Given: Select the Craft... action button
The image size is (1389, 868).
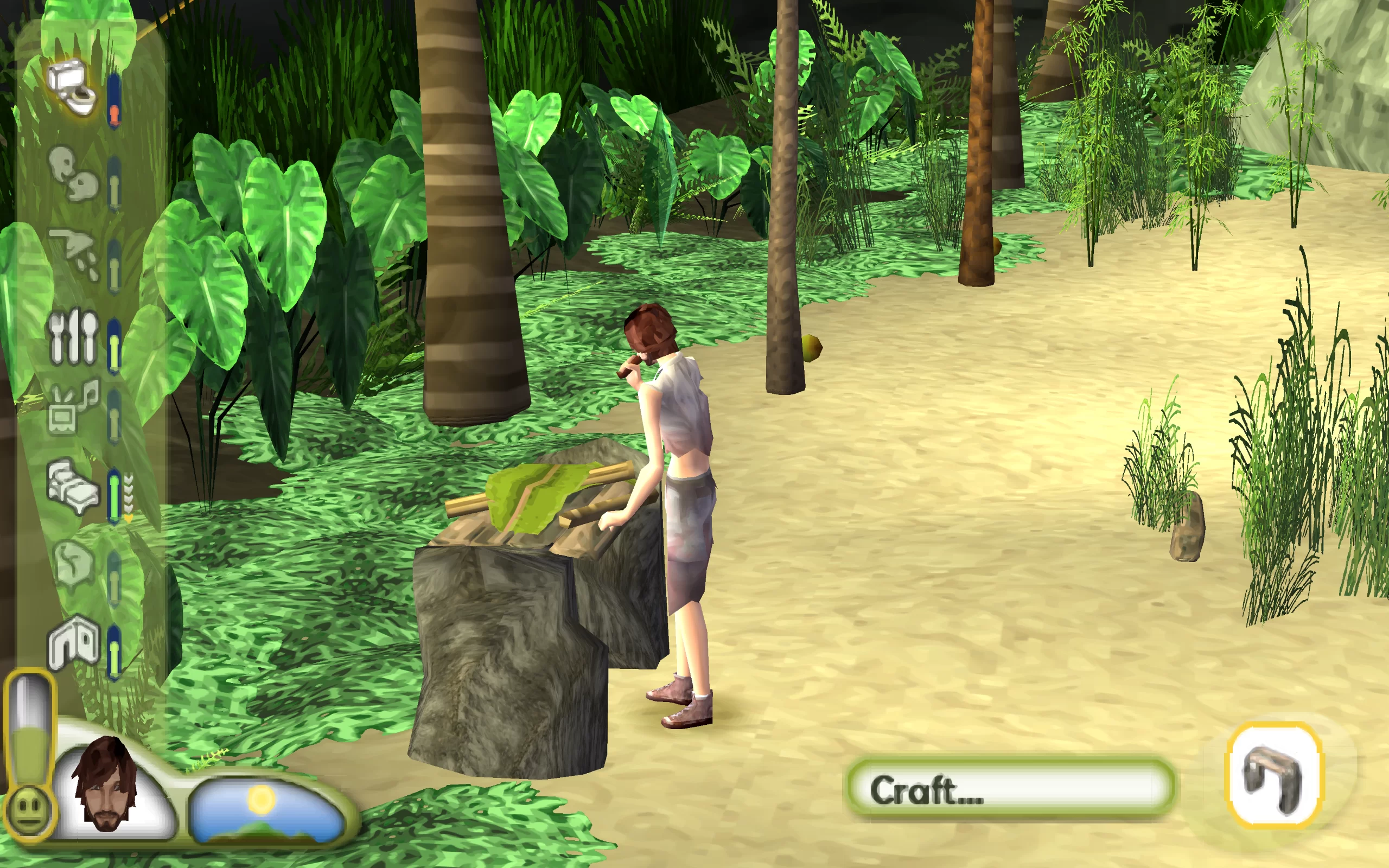Looking at the screenshot, I should click(1010, 789).
